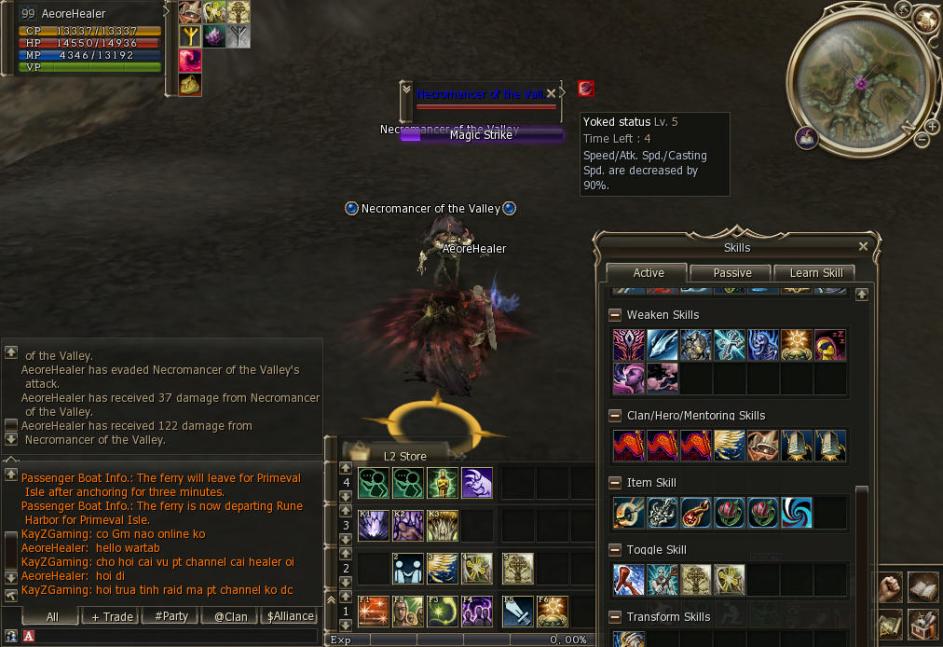The height and width of the screenshot is (647, 943).
Task: Zoom out on the minimap
Action: coord(921,141)
